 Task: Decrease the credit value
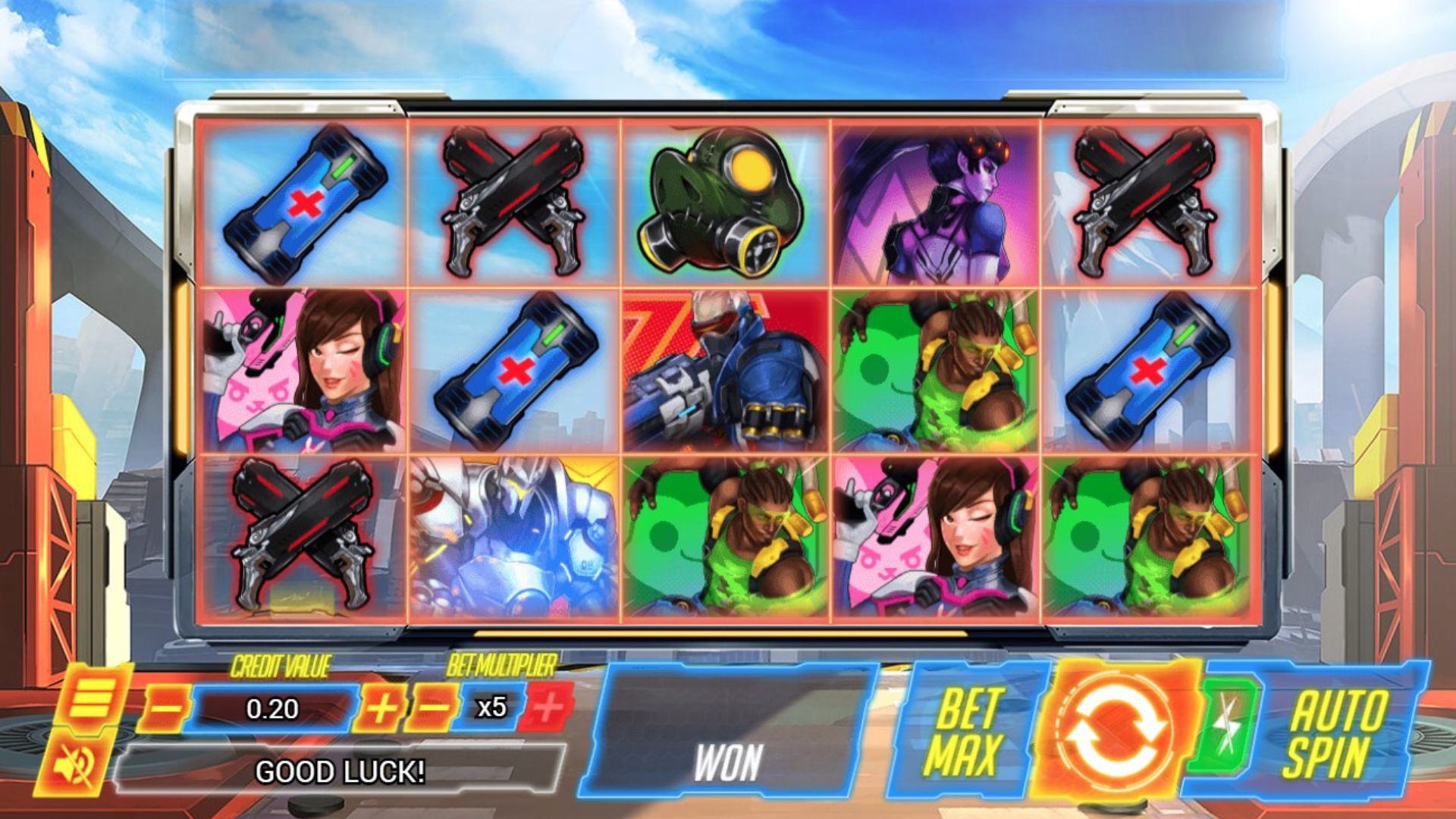[165, 709]
